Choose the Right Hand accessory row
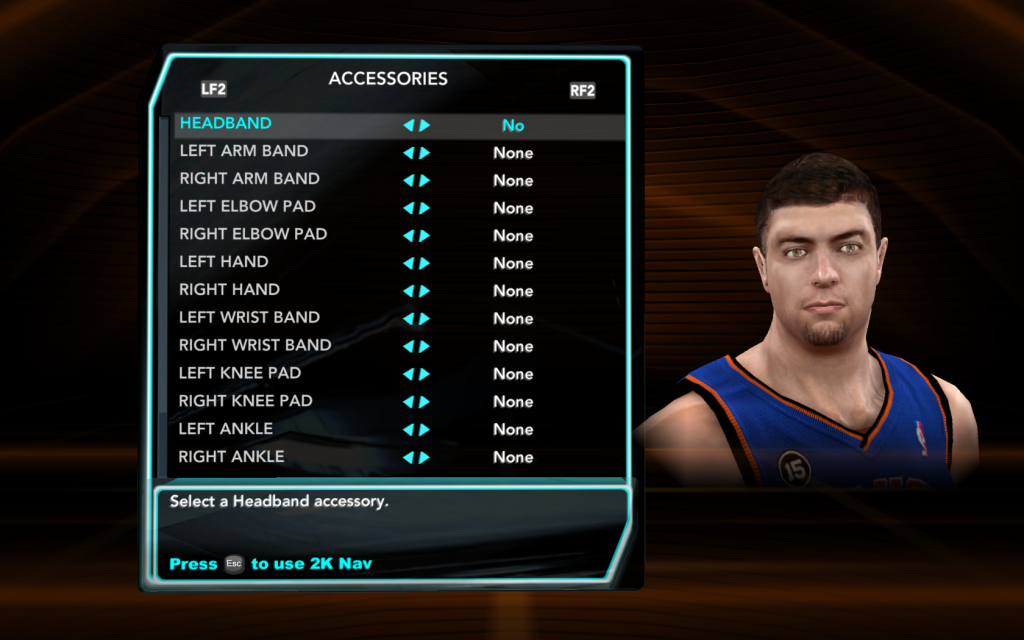 pyautogui.click(x=230, y=291)
